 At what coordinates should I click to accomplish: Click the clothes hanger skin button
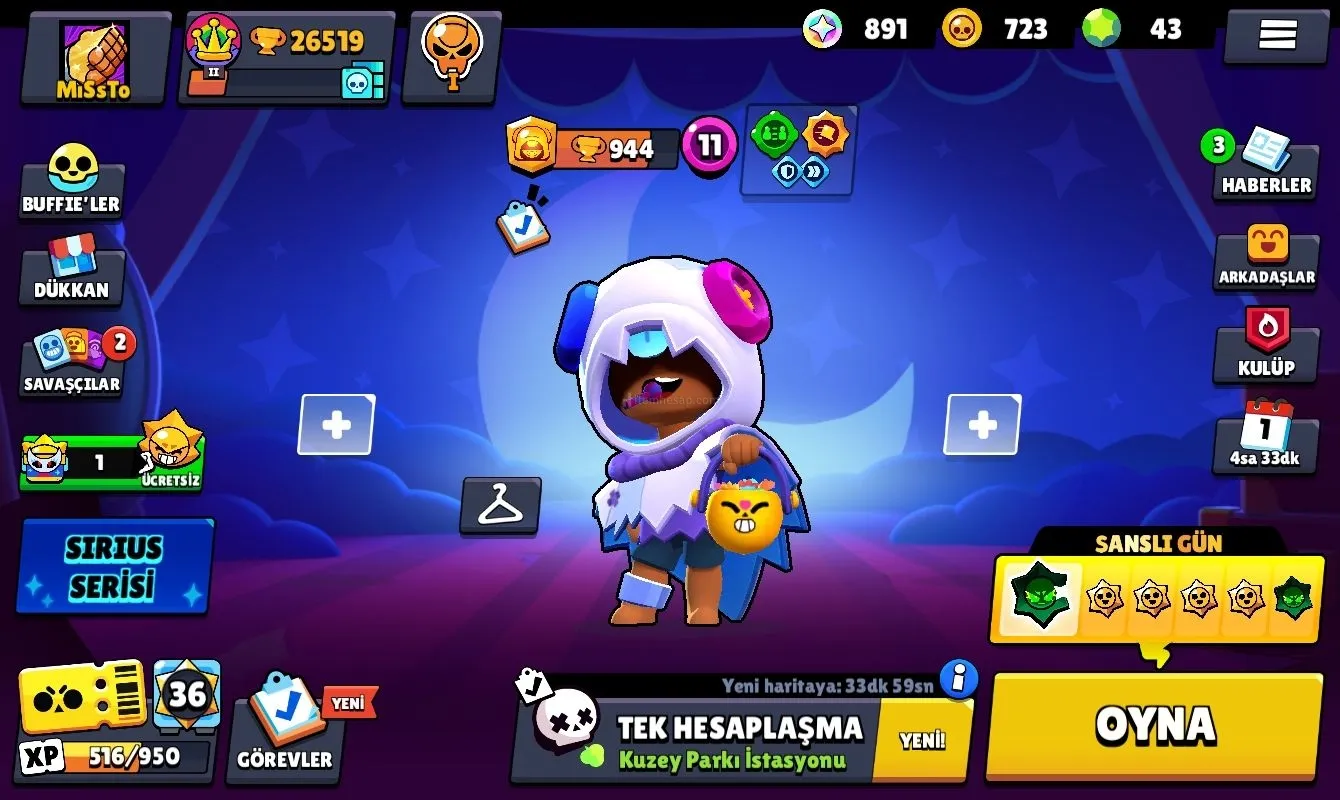[x=500, y=506]
